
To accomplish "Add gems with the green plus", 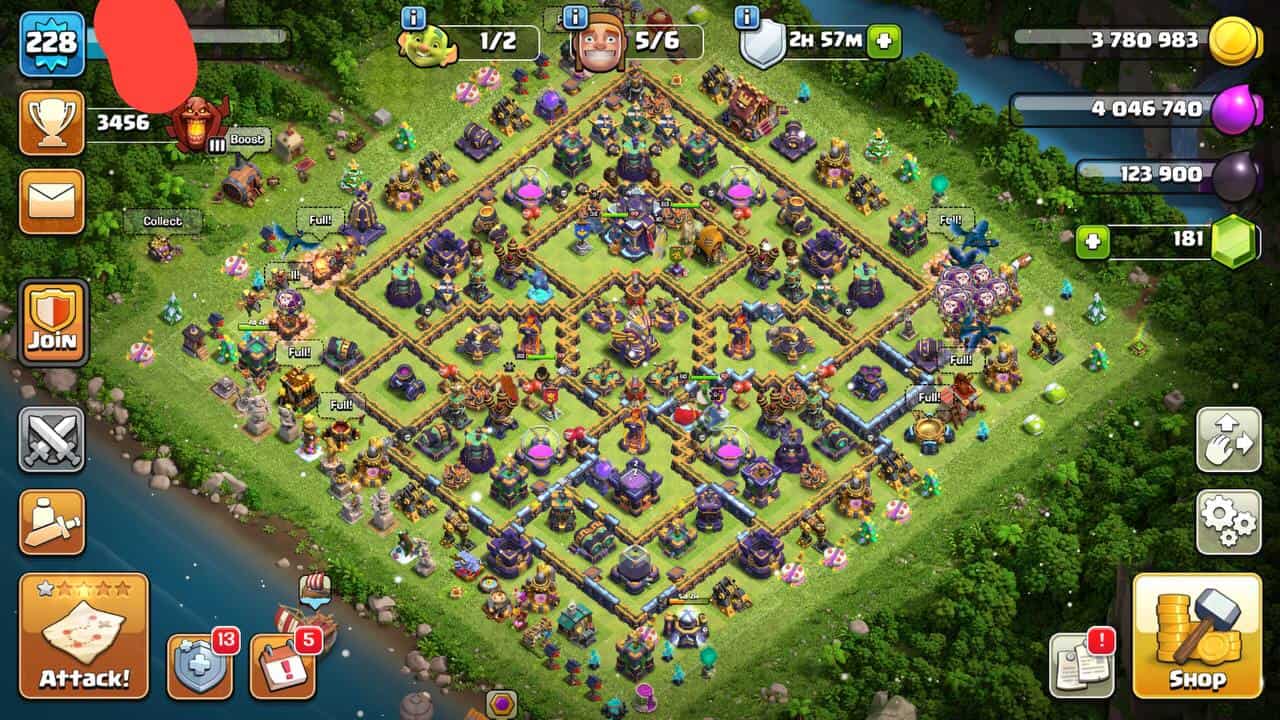I will [1093, 242].
